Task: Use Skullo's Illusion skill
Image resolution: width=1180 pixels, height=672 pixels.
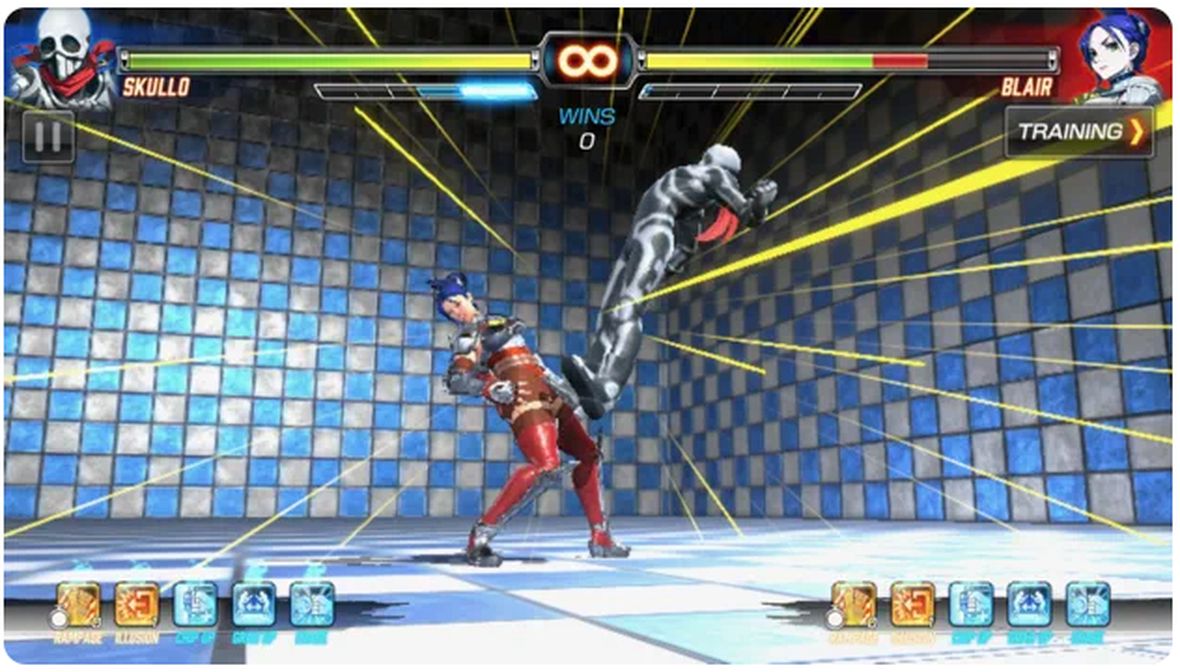Action: (x=137, y=604)
